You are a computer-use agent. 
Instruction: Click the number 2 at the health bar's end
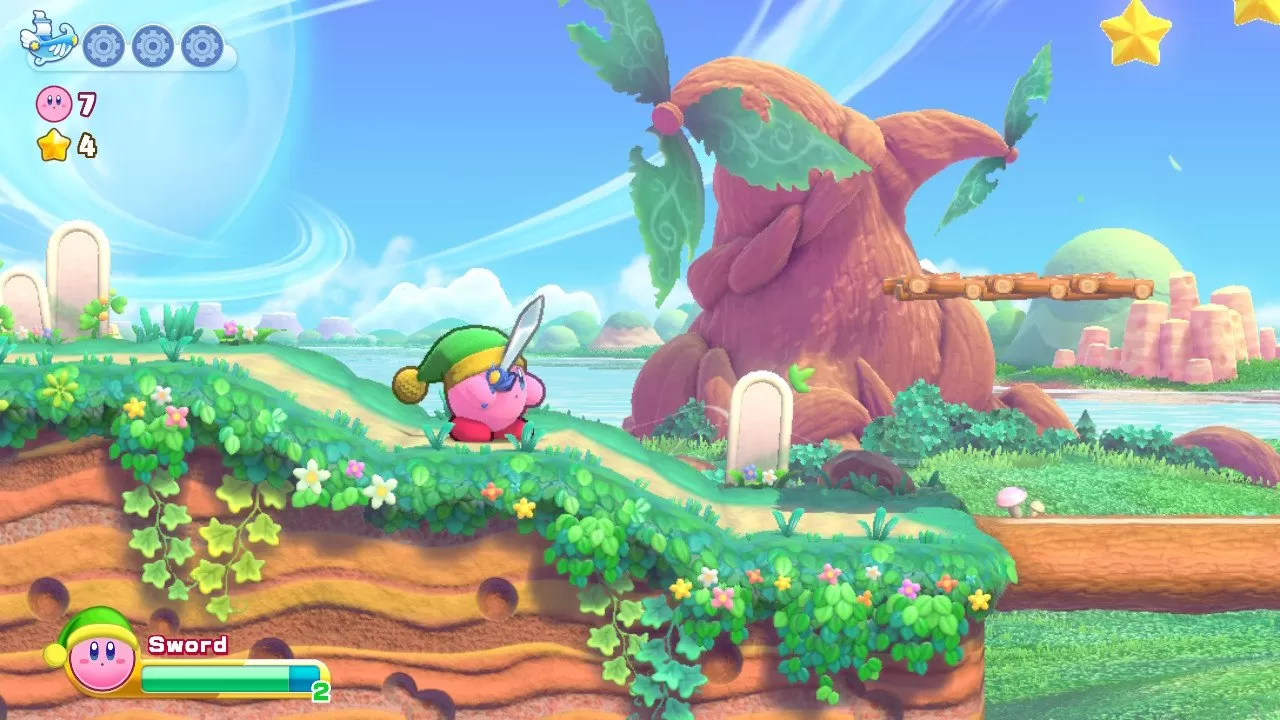[x=320, y=688]
